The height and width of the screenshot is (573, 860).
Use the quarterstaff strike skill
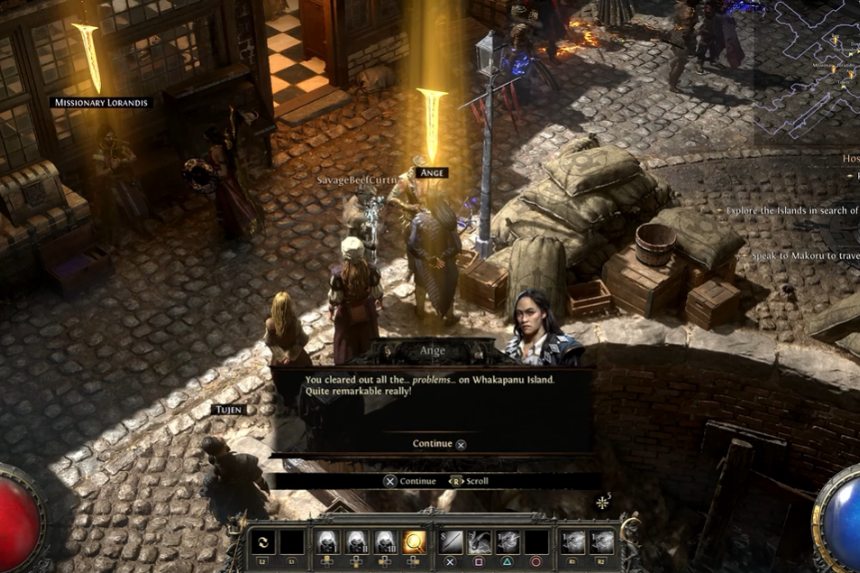tap(451, 542)
